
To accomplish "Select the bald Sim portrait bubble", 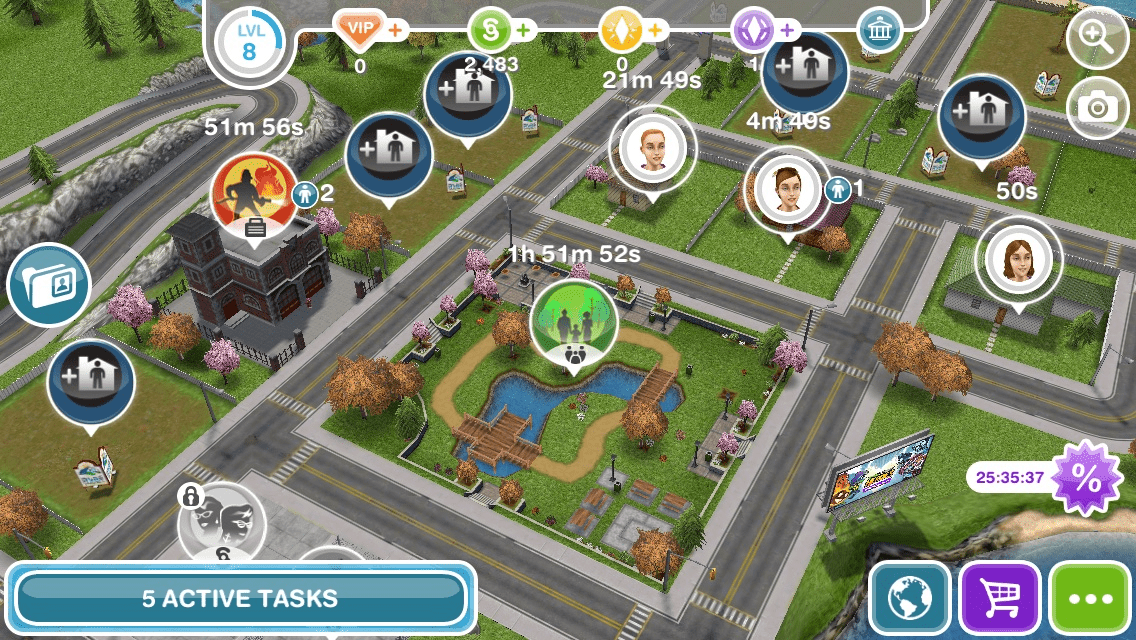I will 652,149.
